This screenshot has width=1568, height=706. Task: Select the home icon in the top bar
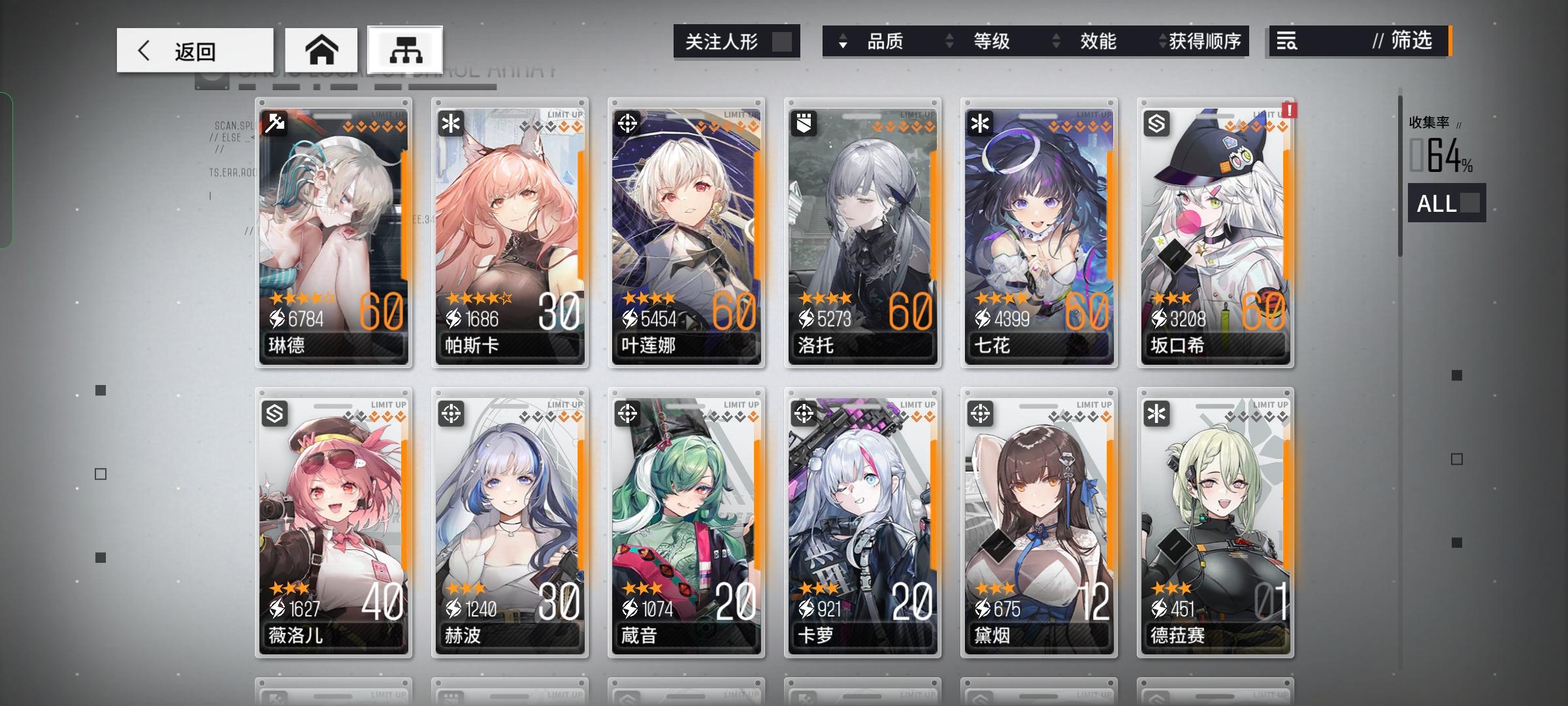tap(321, 48)
